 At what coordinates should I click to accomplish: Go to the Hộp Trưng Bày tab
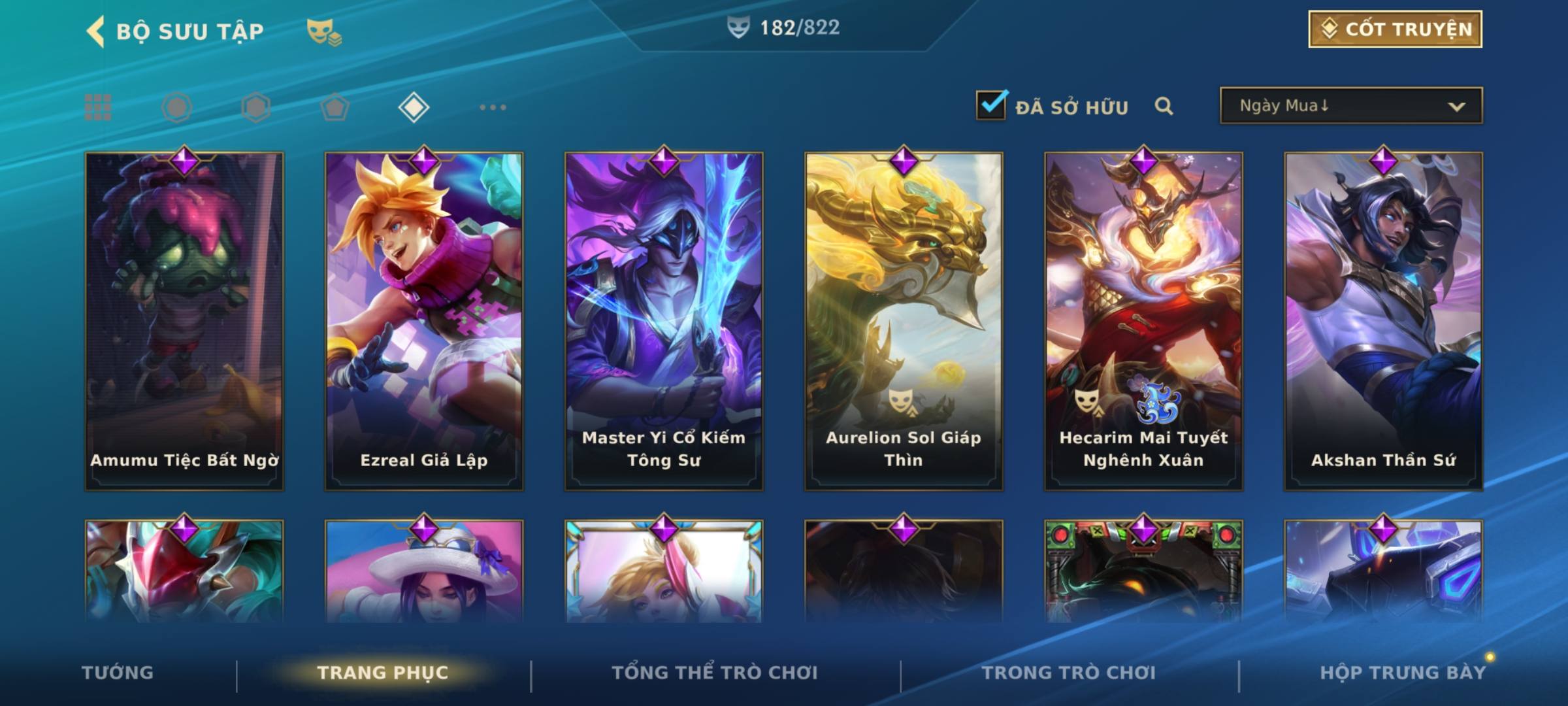[x=1403, y=673]
